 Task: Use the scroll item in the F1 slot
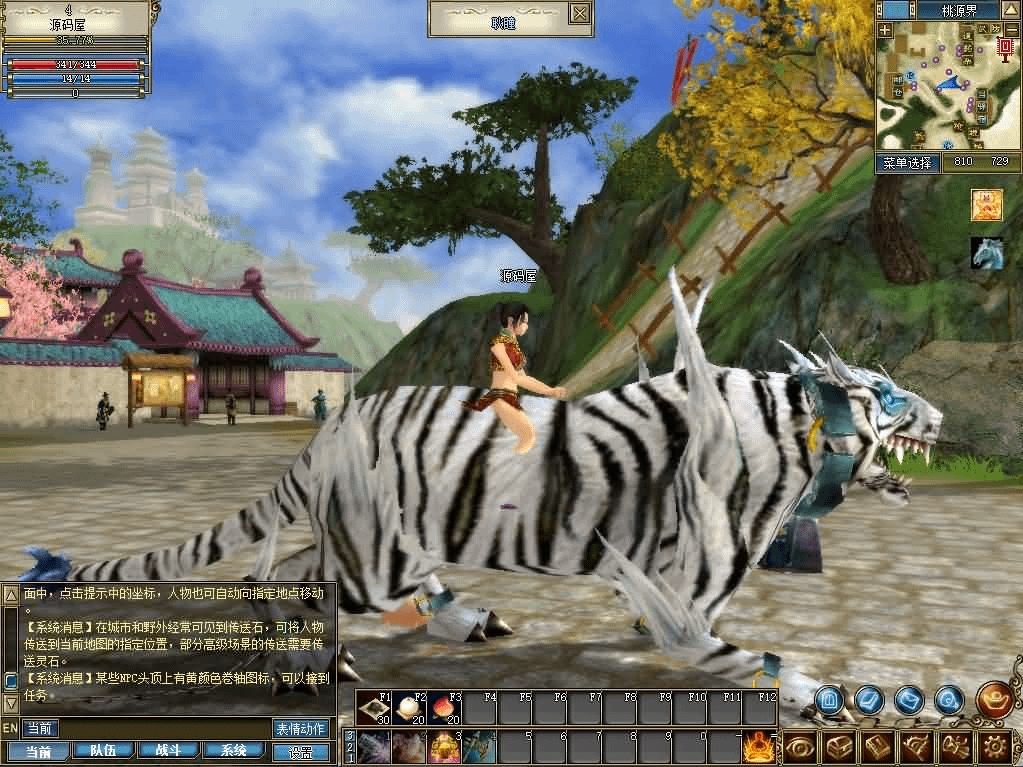pyautogui.click(x=375, y=708)
